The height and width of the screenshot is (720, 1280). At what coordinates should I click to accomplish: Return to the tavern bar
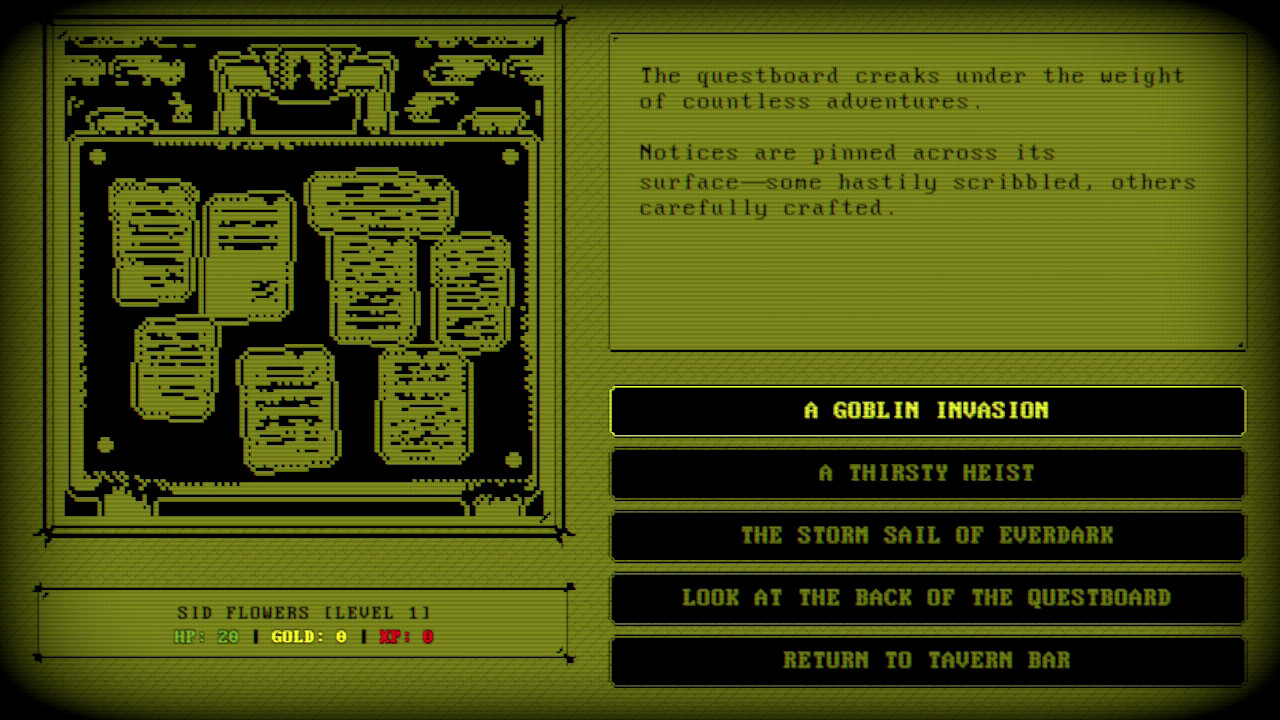click(x=927, y=661)
